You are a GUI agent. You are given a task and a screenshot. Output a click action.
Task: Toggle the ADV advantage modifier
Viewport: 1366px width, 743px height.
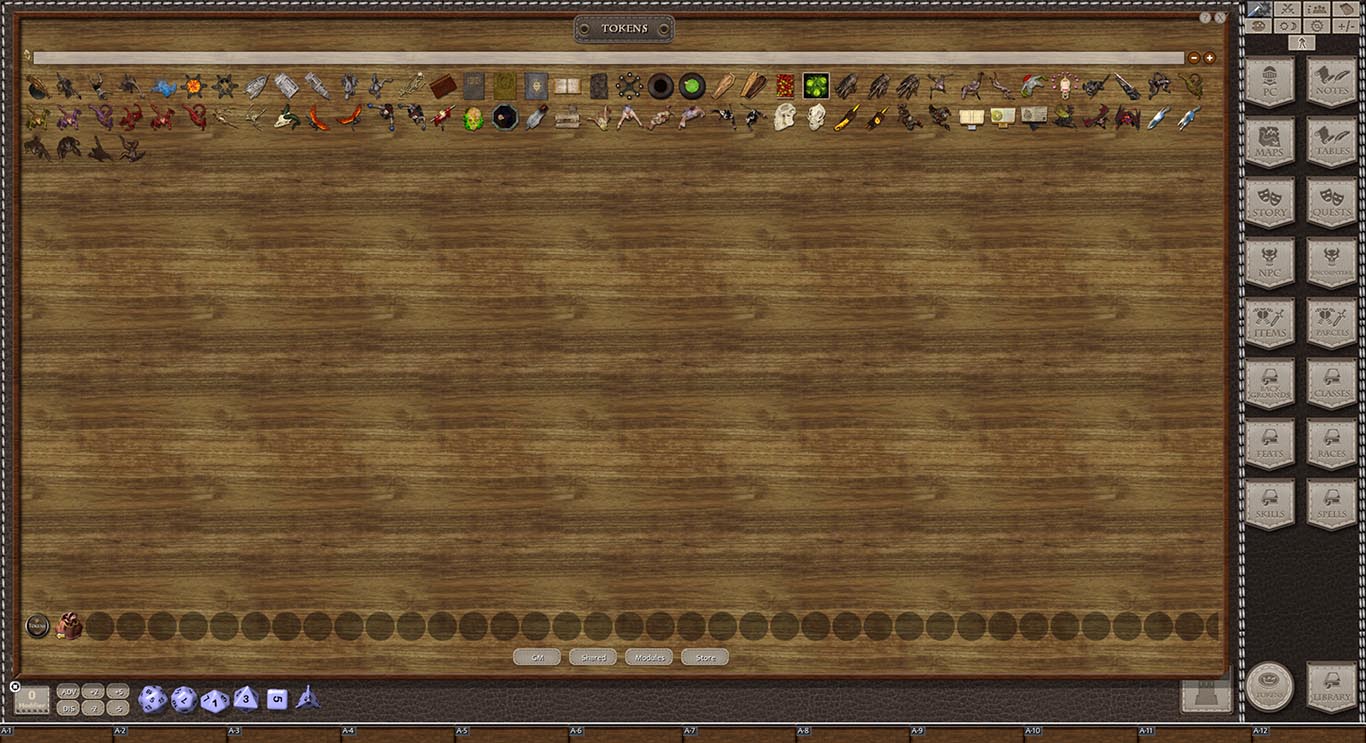click(68, 690)
